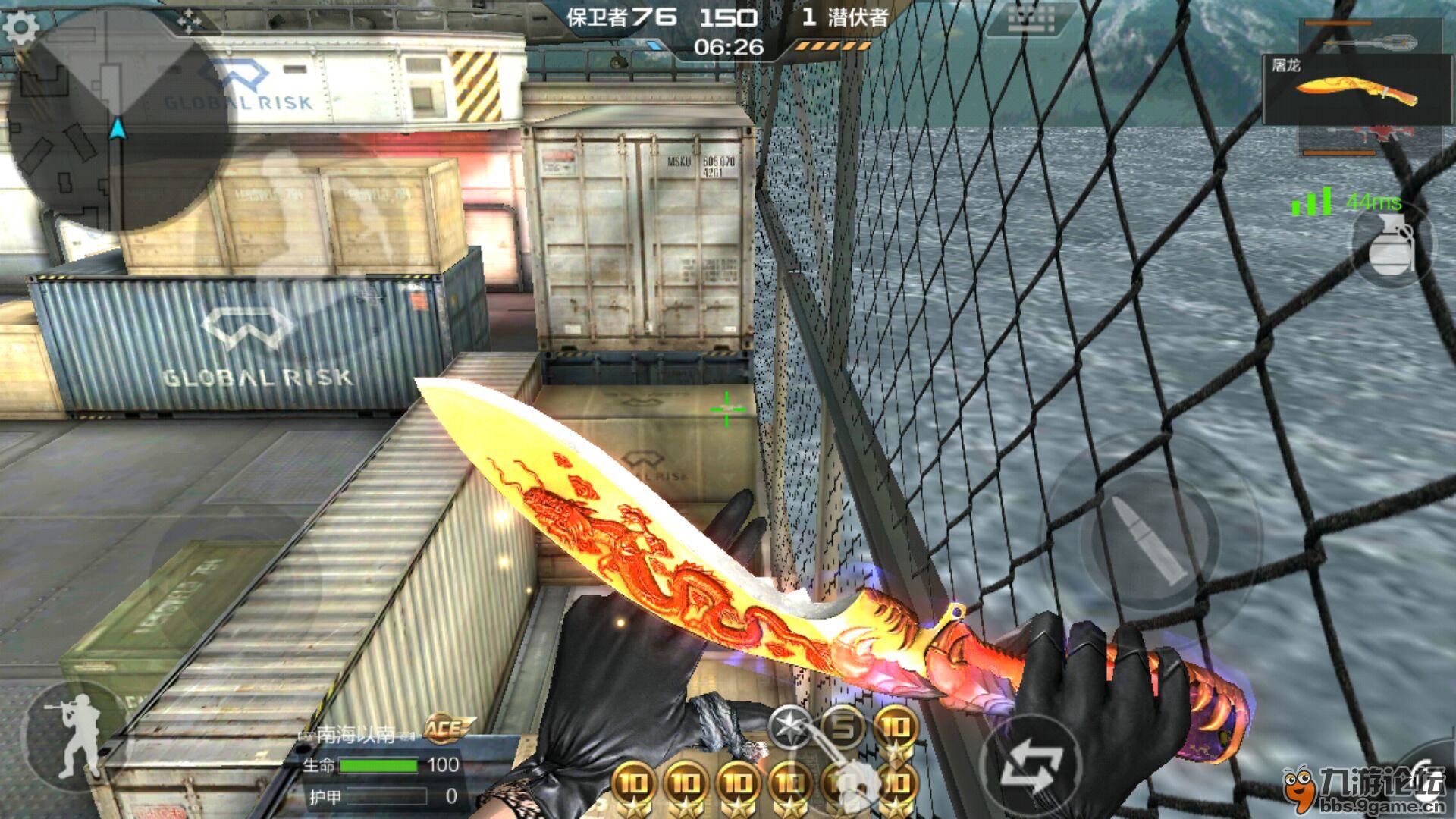Screen dimensions: 1456x819
Task: Tap the circular minimap
Action: coord(118,121)
